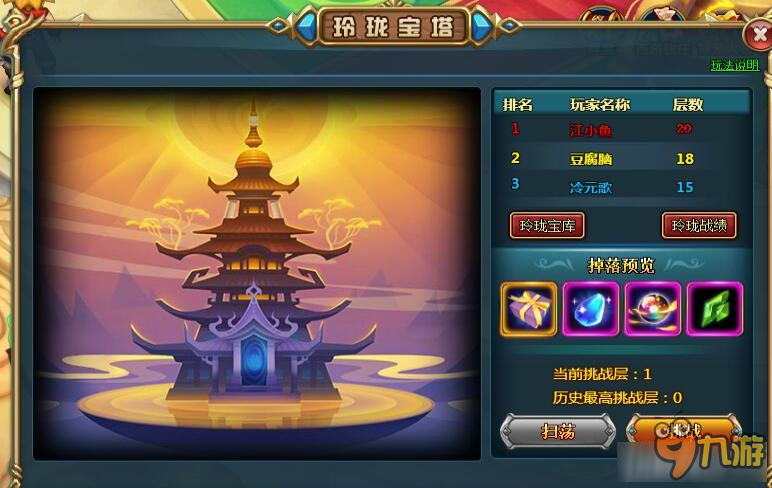
Task: Select the purple gift box drop
Action: [x=528, y=308]
